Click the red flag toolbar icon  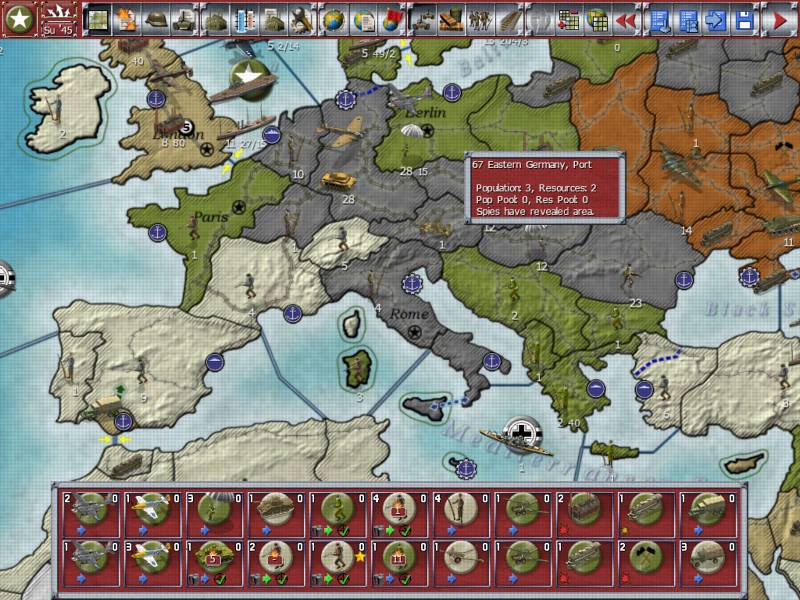(x=391, y=19)
